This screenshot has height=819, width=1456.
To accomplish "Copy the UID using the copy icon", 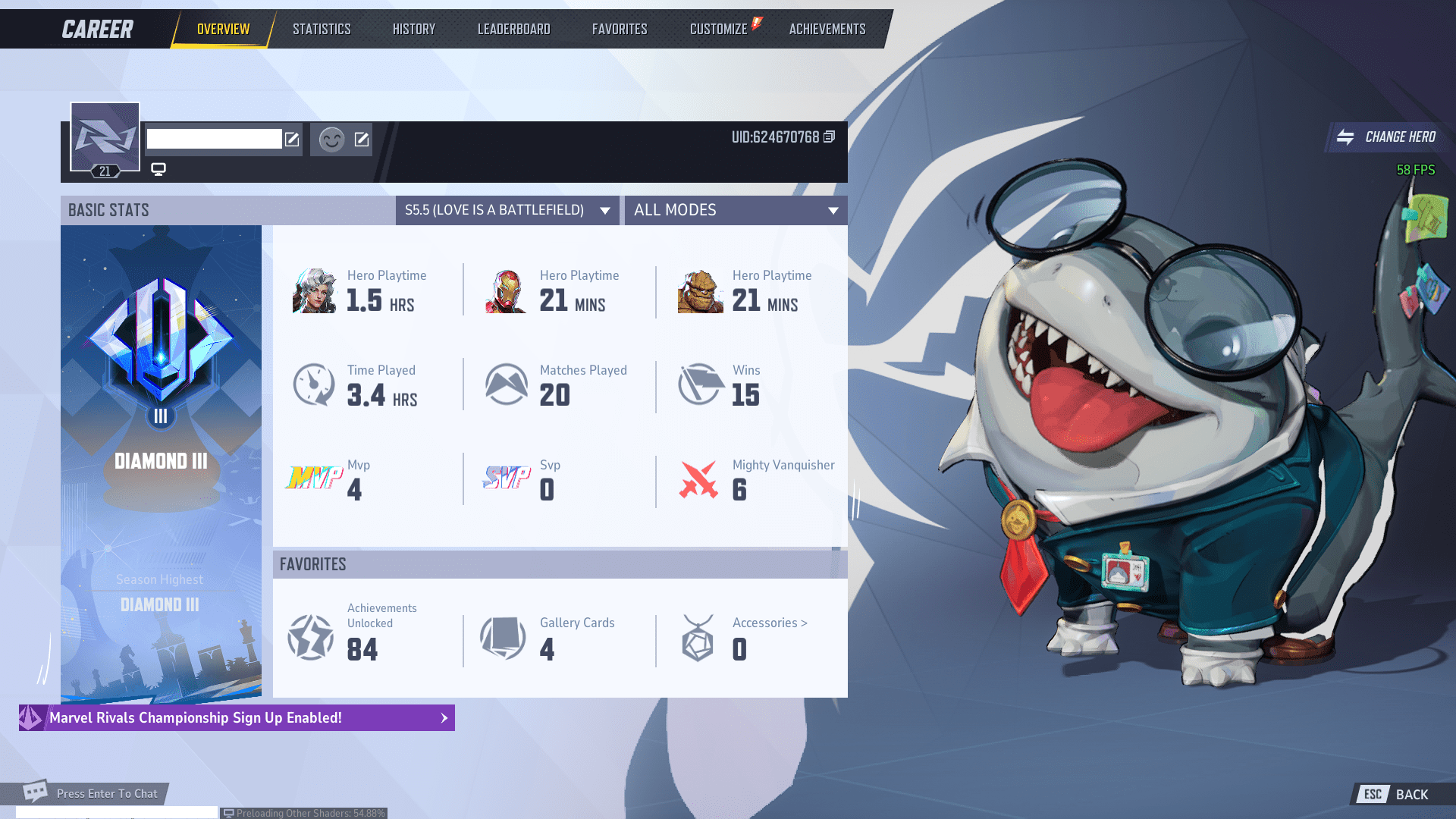I will pos(828,137).
